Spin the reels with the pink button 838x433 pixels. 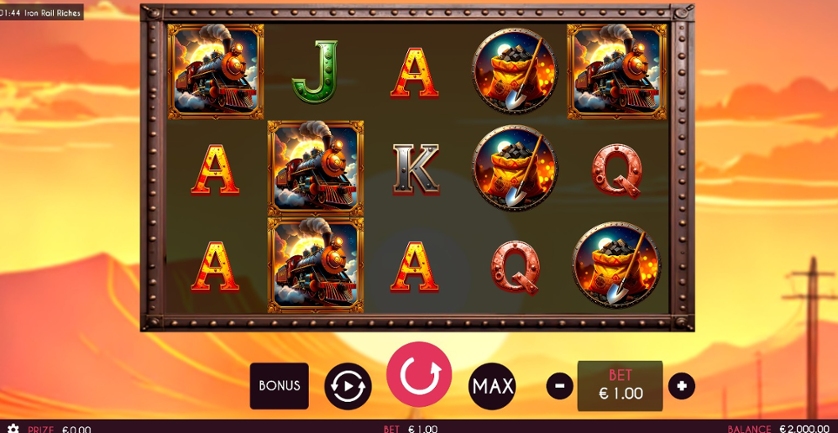pyautogui.click(x=419, y=375)
